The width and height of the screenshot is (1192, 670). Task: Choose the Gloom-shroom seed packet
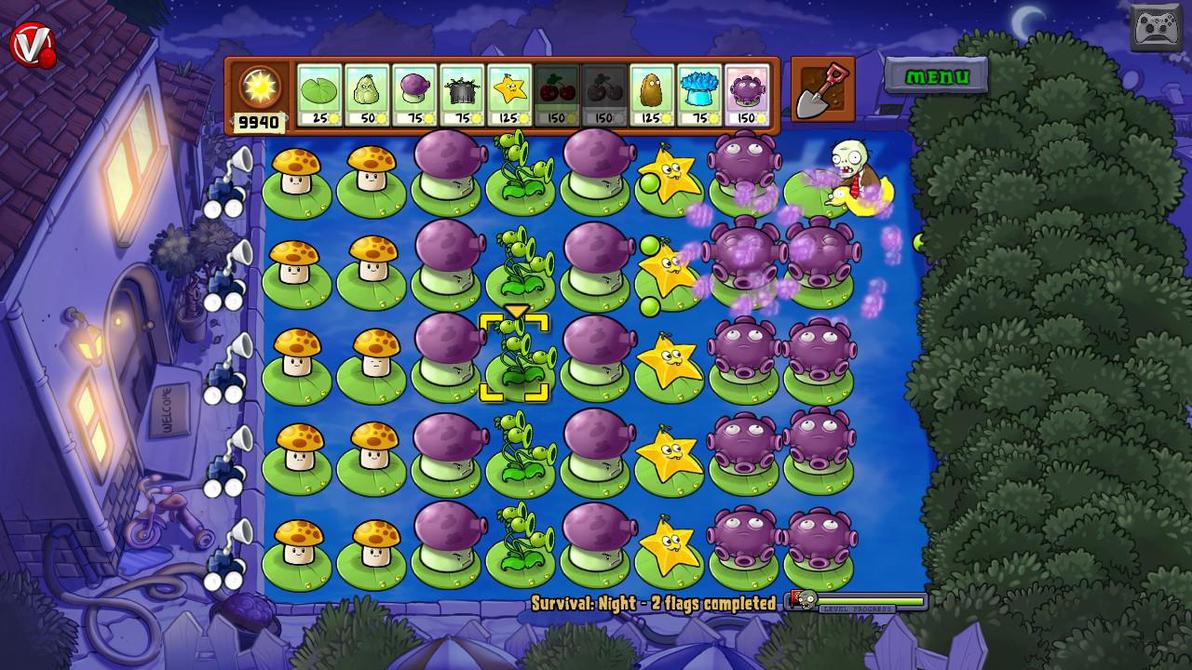[746, 95]
